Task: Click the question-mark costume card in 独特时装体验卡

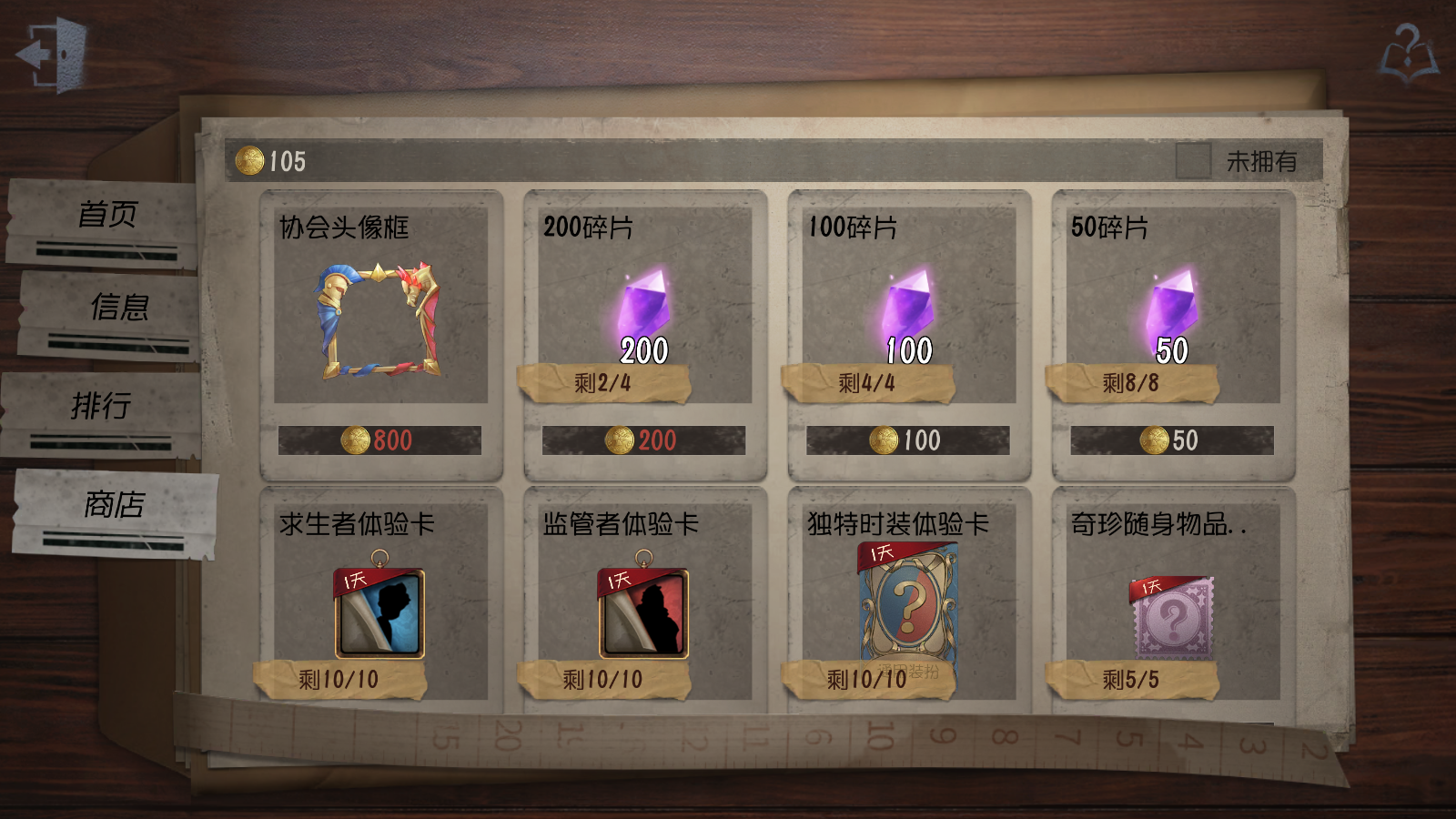Action: [908, 603]
